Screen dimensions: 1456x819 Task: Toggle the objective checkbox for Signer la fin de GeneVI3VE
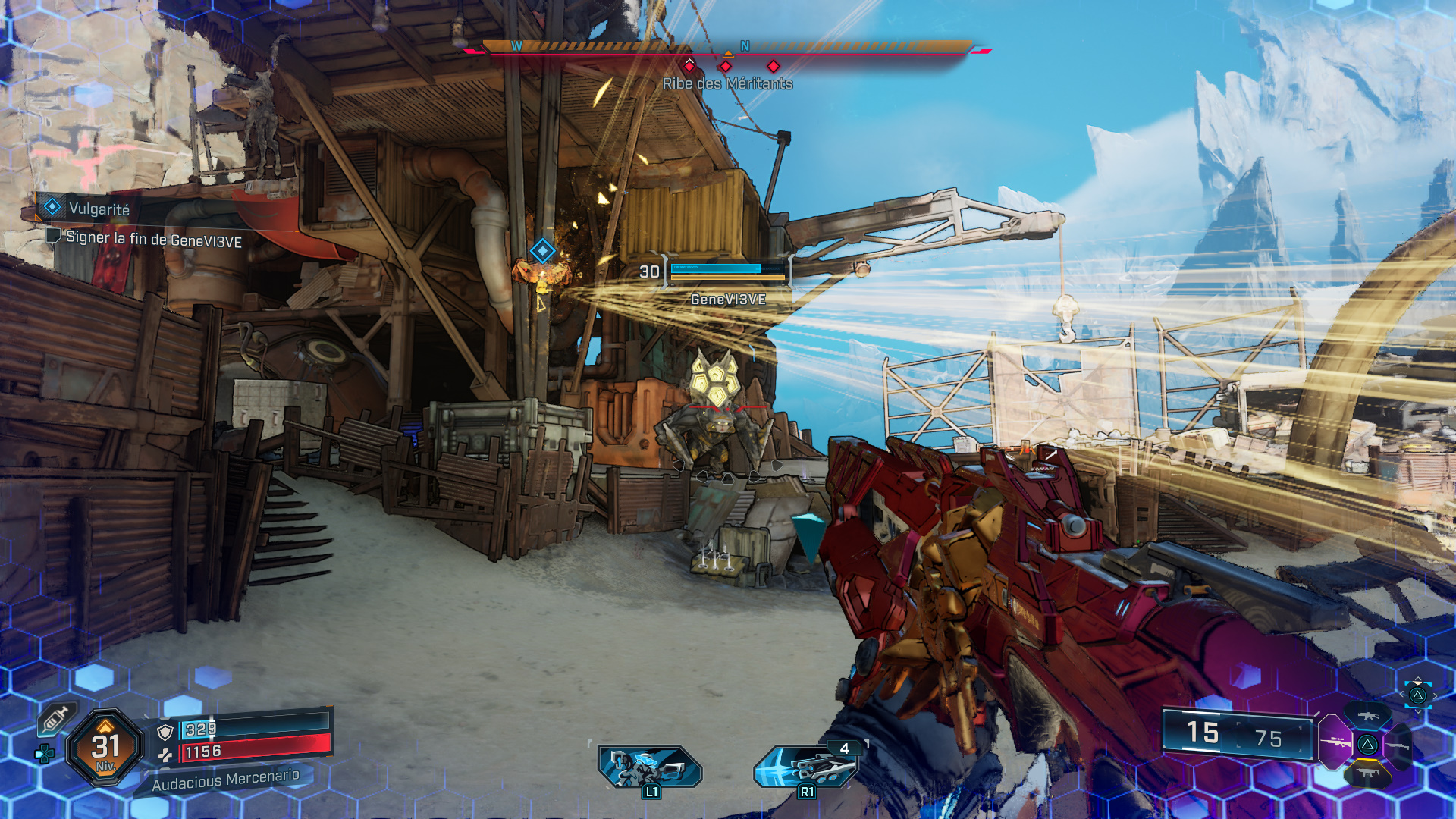(52, 237)
